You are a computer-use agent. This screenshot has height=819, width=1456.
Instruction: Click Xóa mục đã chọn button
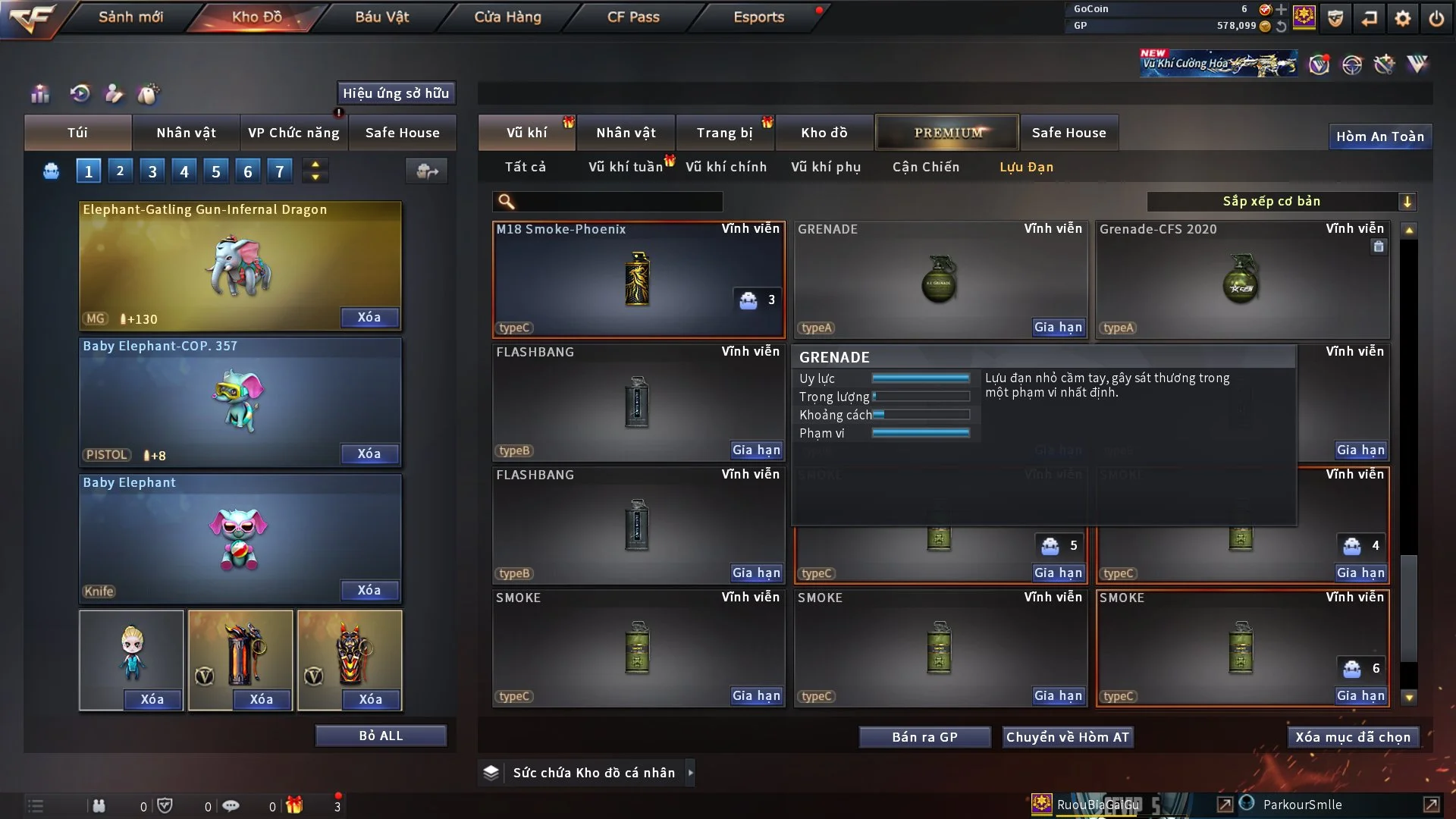1353,737
